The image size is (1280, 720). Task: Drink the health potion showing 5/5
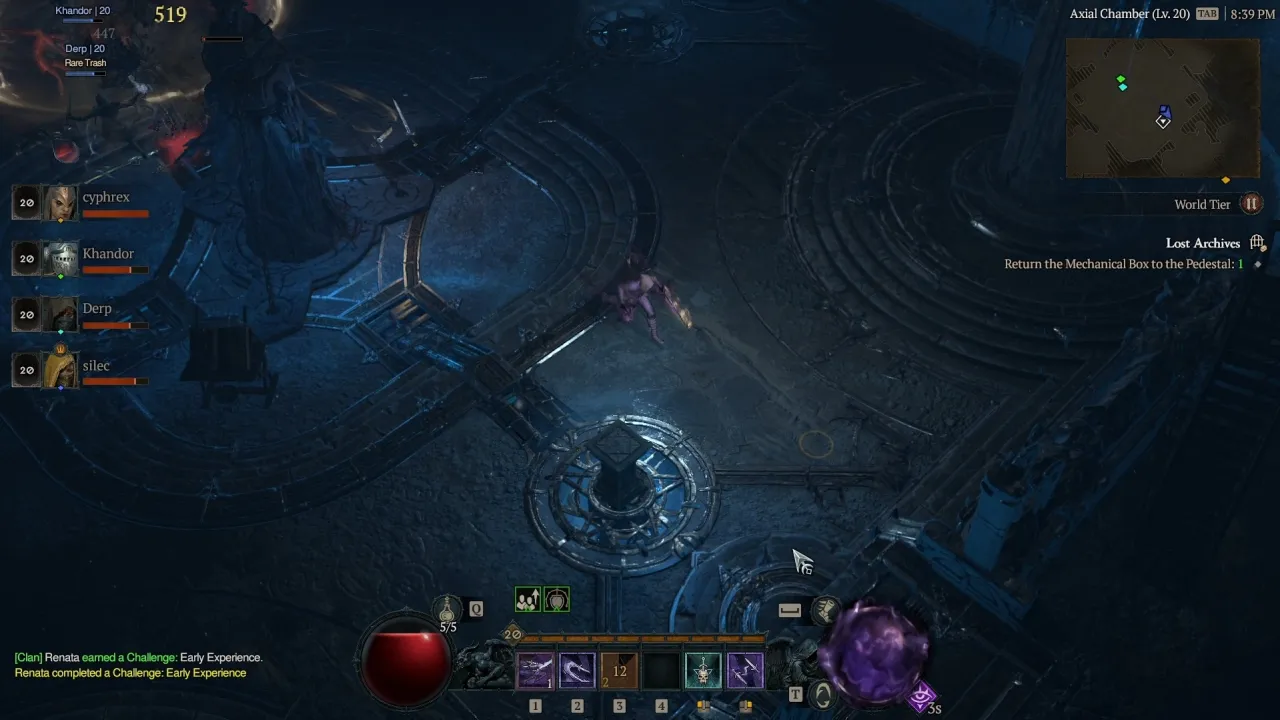[446, 608]
